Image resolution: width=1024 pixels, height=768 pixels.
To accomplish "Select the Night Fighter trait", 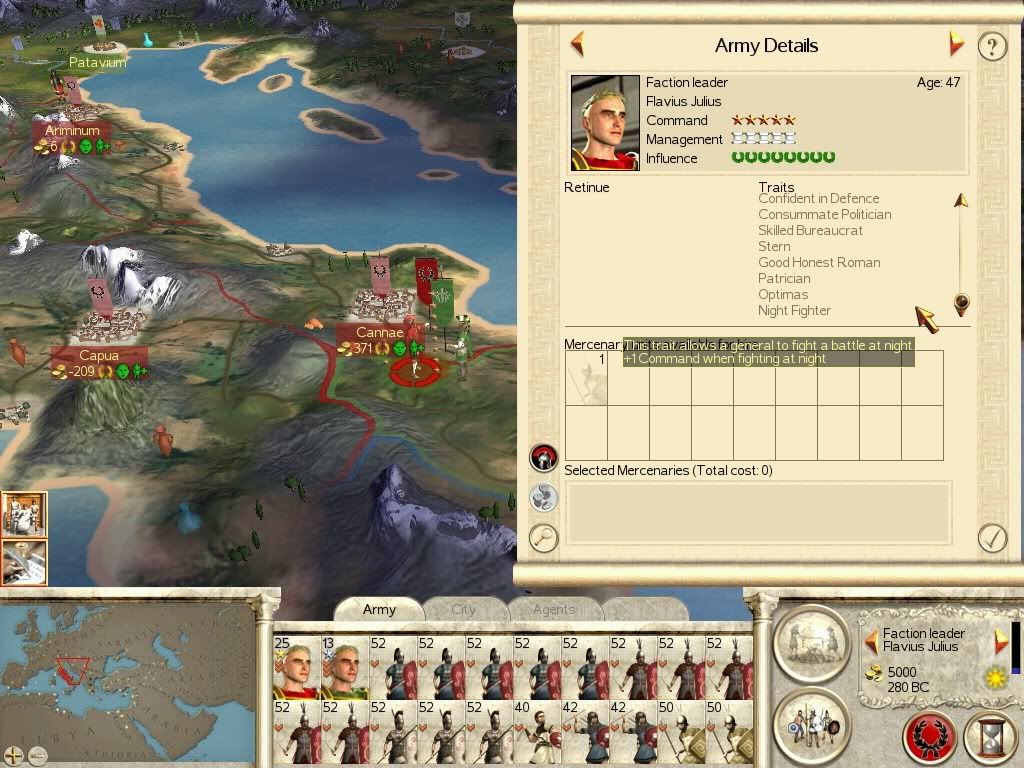I will pos(794,311).
